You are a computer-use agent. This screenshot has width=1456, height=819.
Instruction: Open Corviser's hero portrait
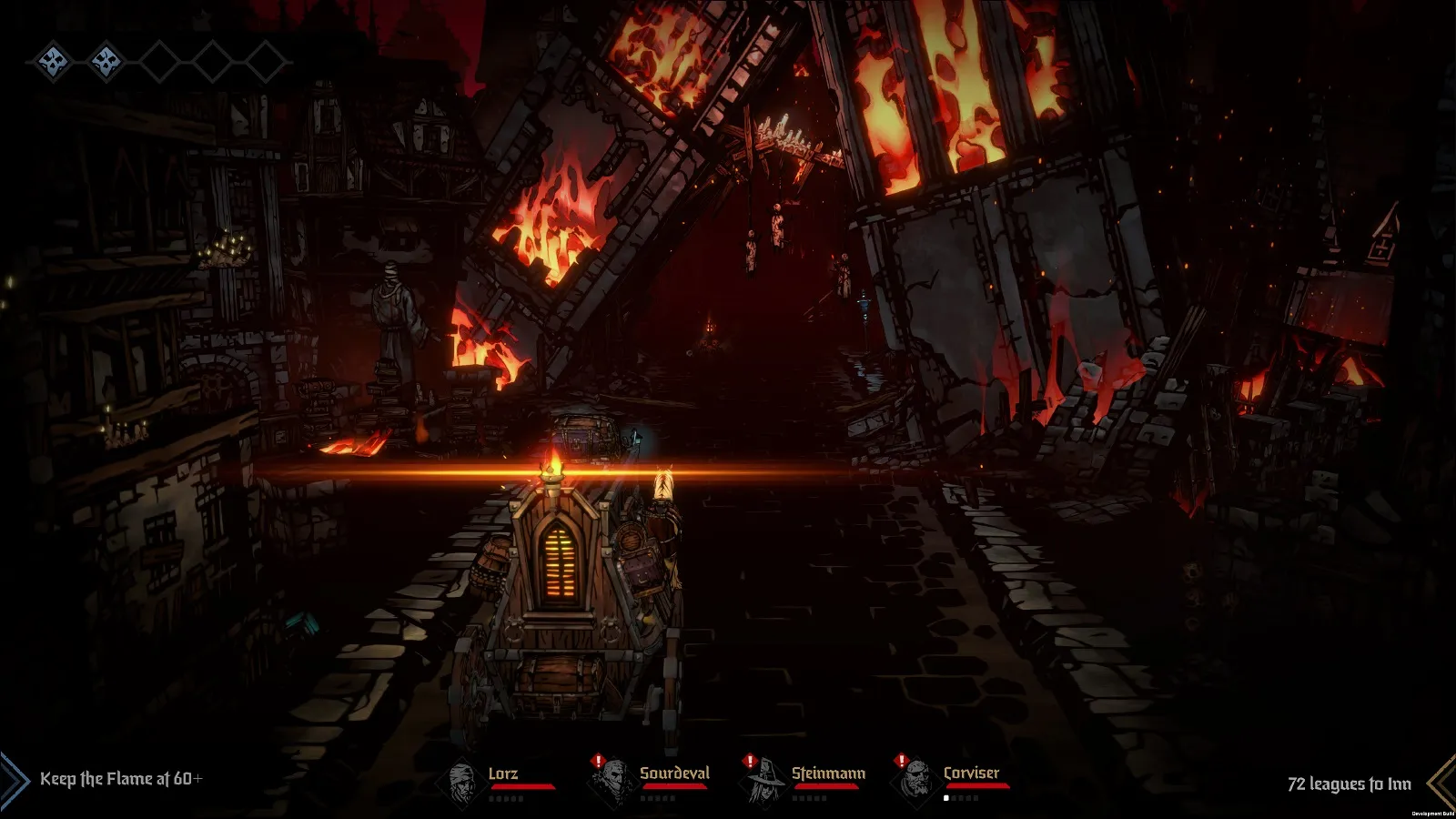914,781
